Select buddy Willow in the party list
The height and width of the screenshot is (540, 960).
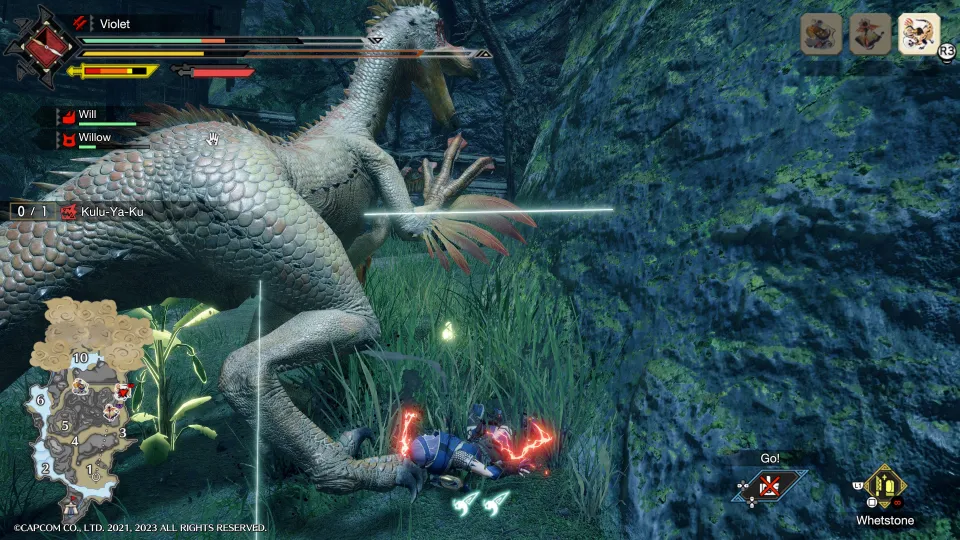click(x=94, y=137)
